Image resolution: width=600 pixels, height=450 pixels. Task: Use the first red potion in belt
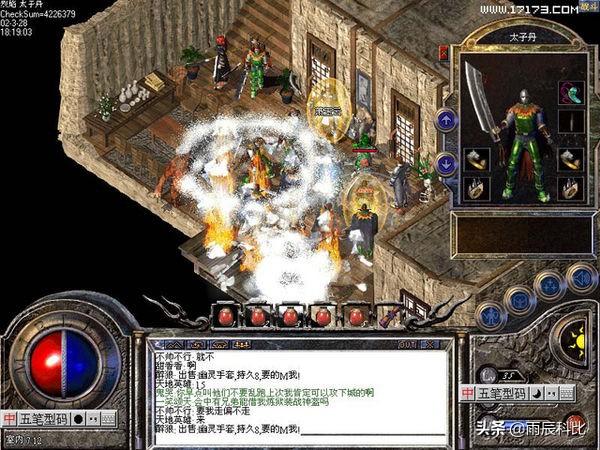227,317
